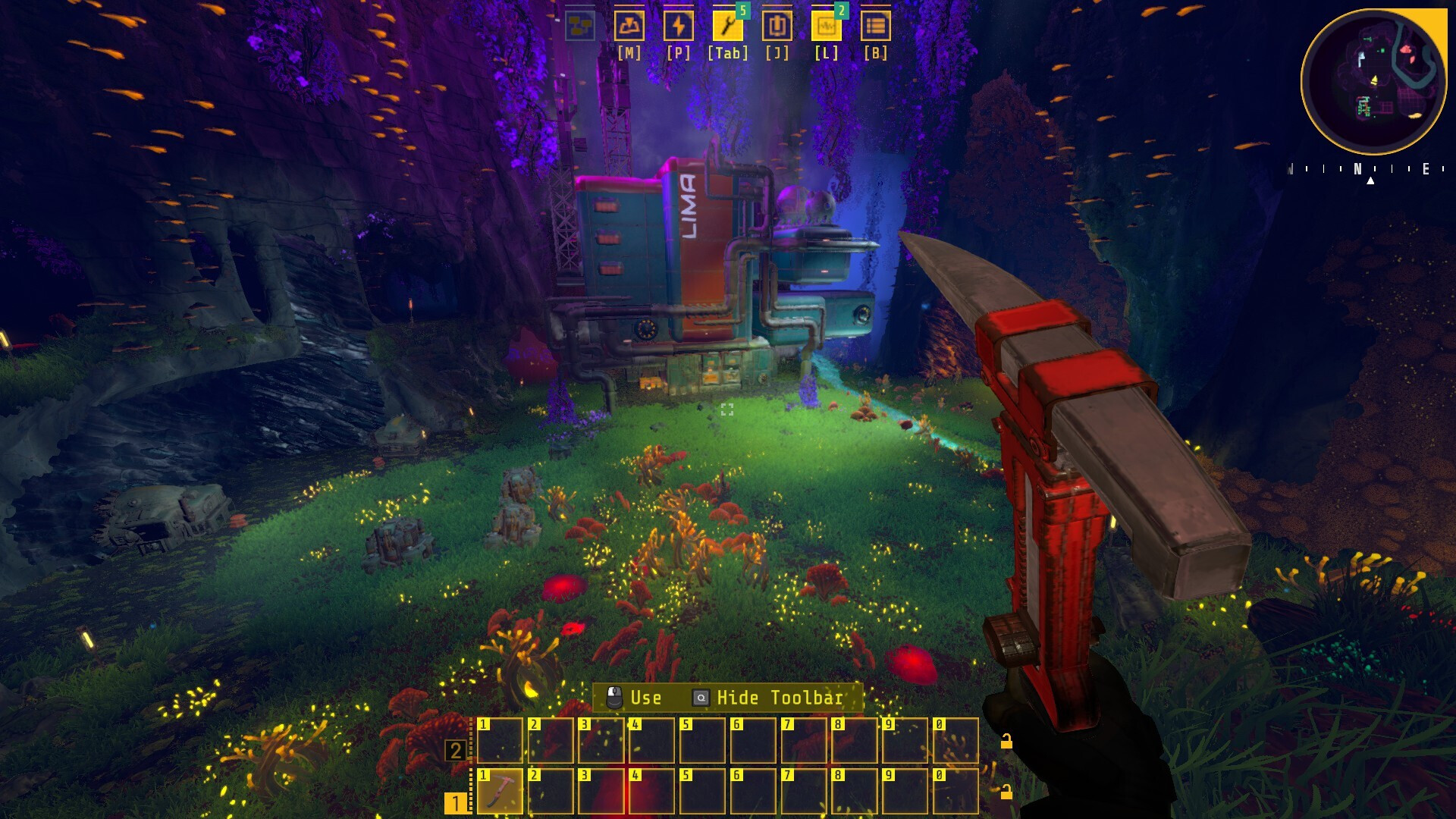This screenshot has width=1456, height=819.
Task: Open the inventory [J] icon
Action: 776,25
